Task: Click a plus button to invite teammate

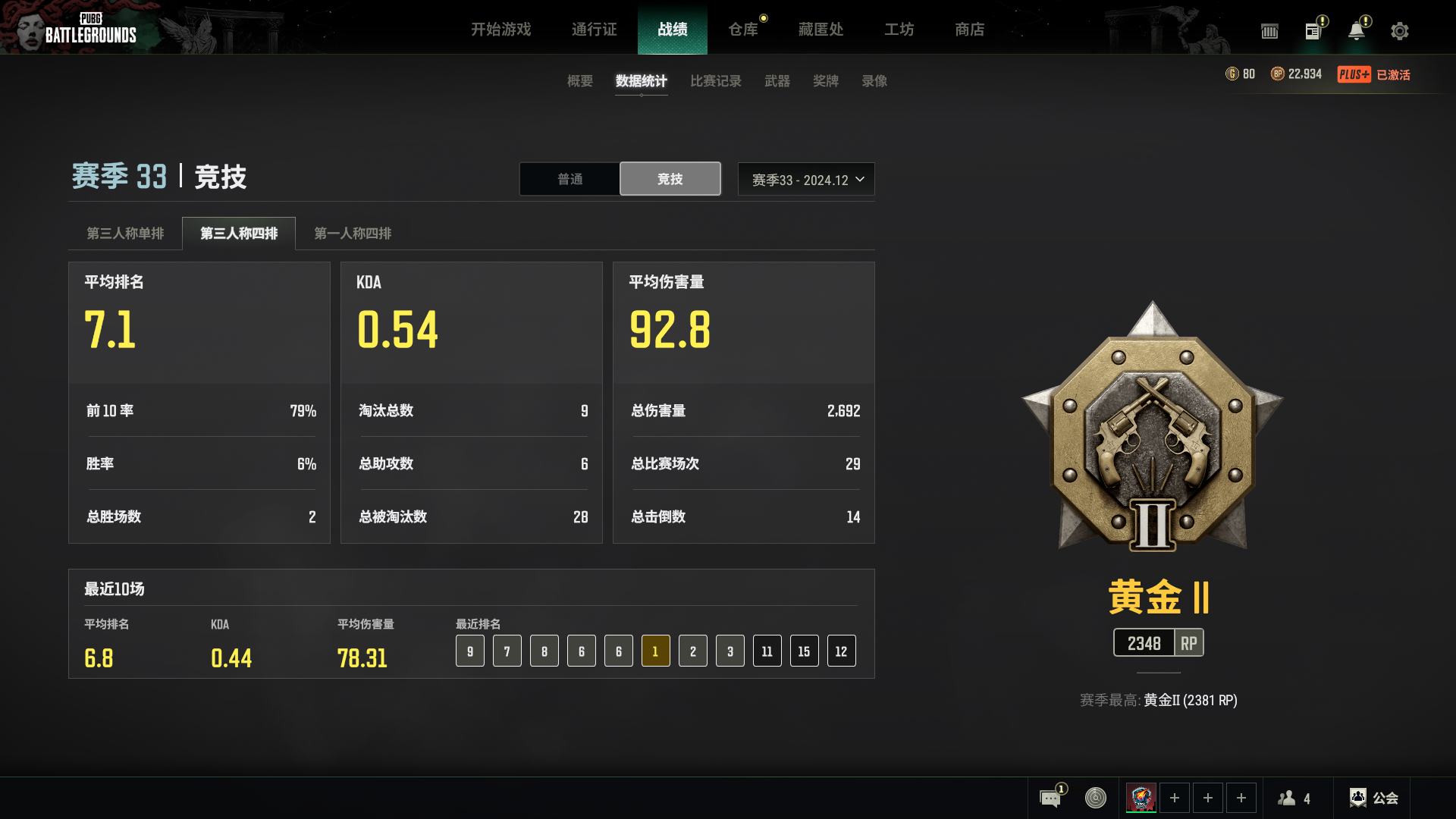Action: (1175, 798)
